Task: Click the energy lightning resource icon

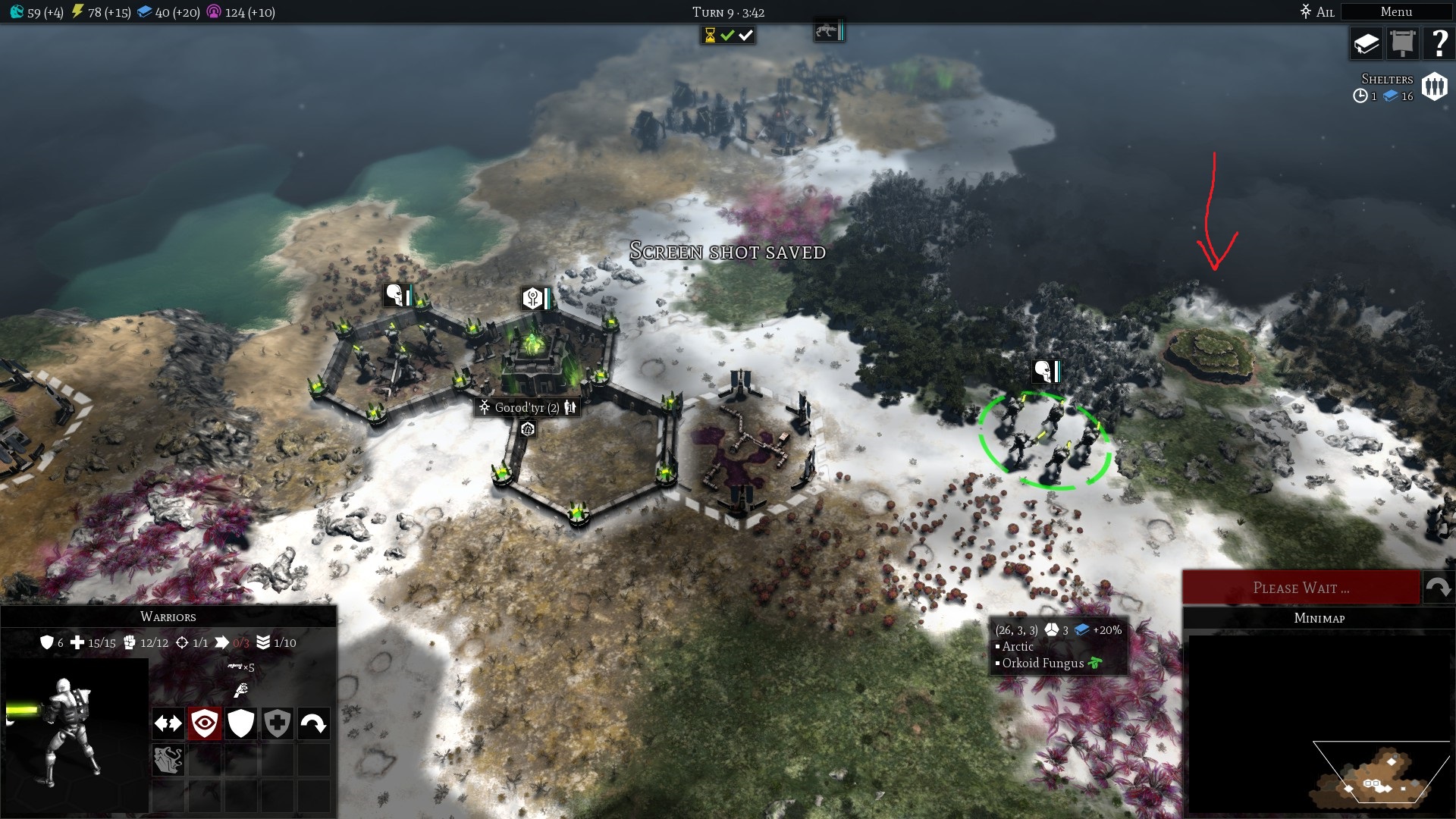Action: [78, 11]
